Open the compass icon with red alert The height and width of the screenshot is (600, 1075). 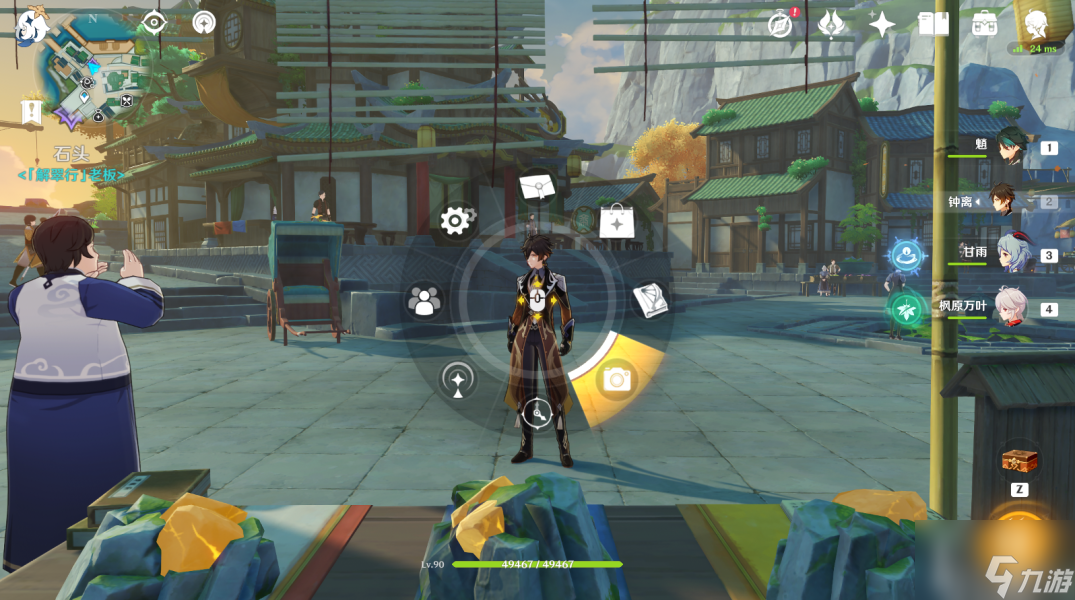[781, 24]
